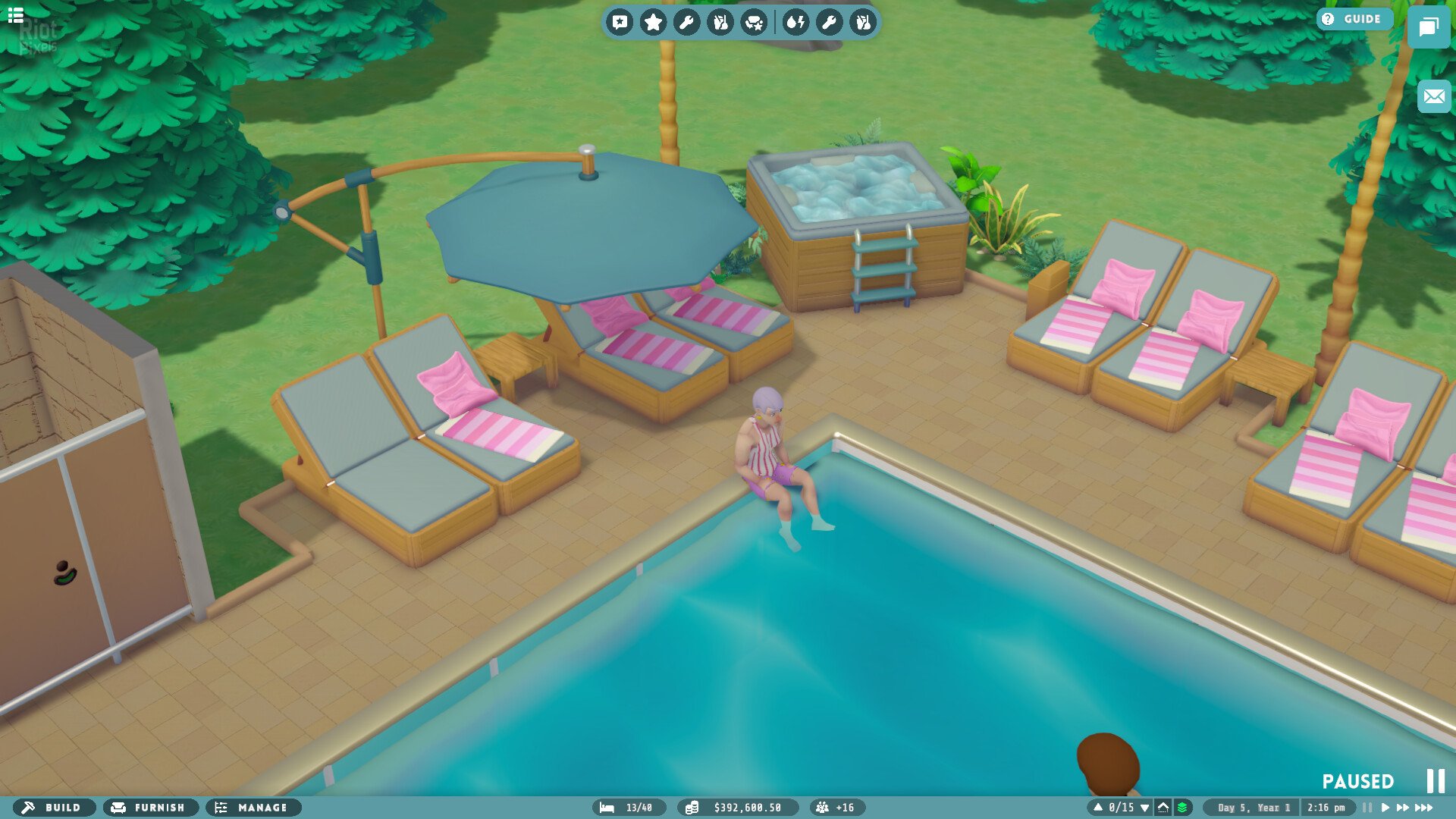
Task: Select the star ratings icon on top toolbar
Action: (x=653, y=22)
